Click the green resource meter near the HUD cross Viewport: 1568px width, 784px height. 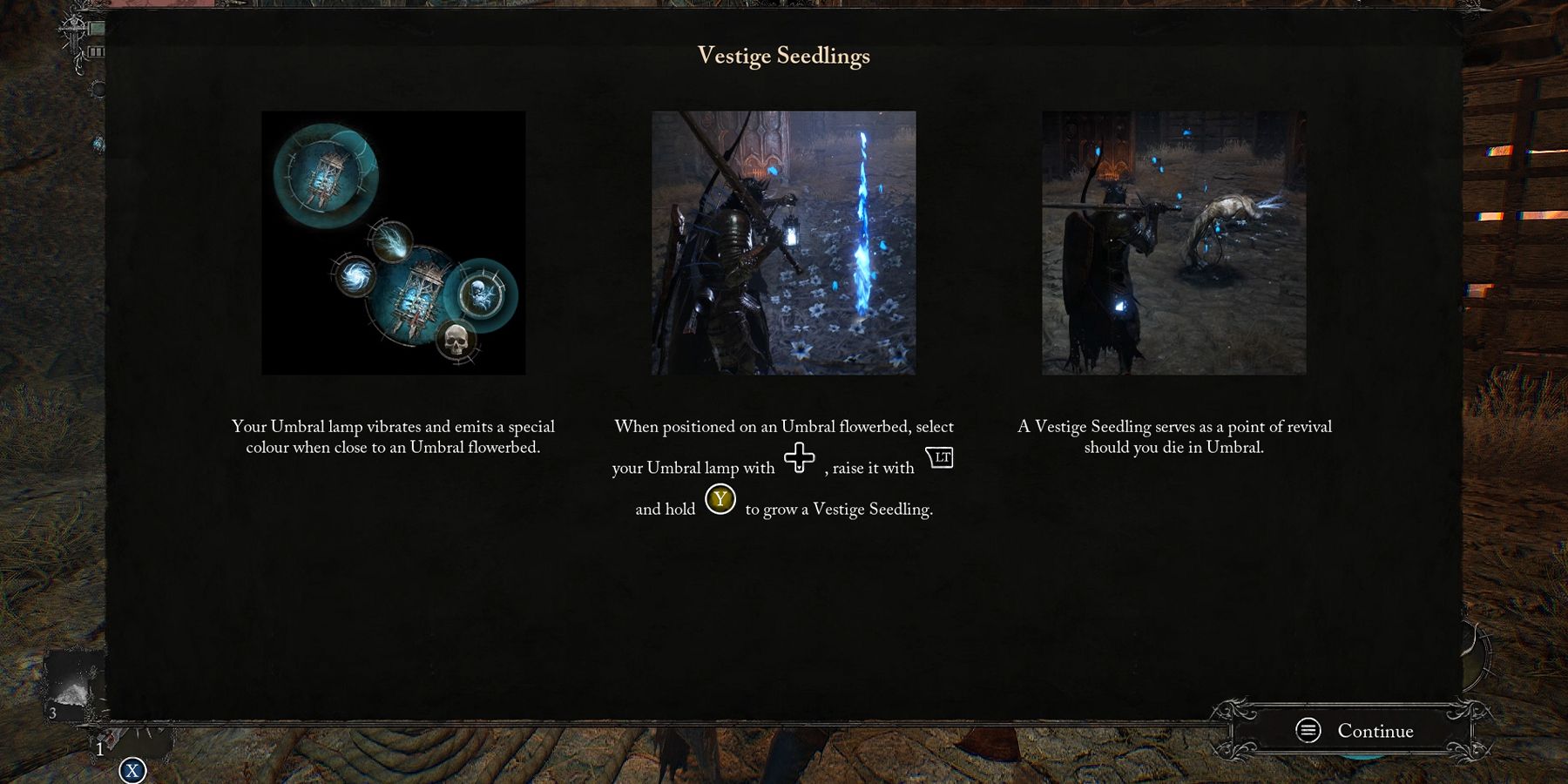coord(96,26)
